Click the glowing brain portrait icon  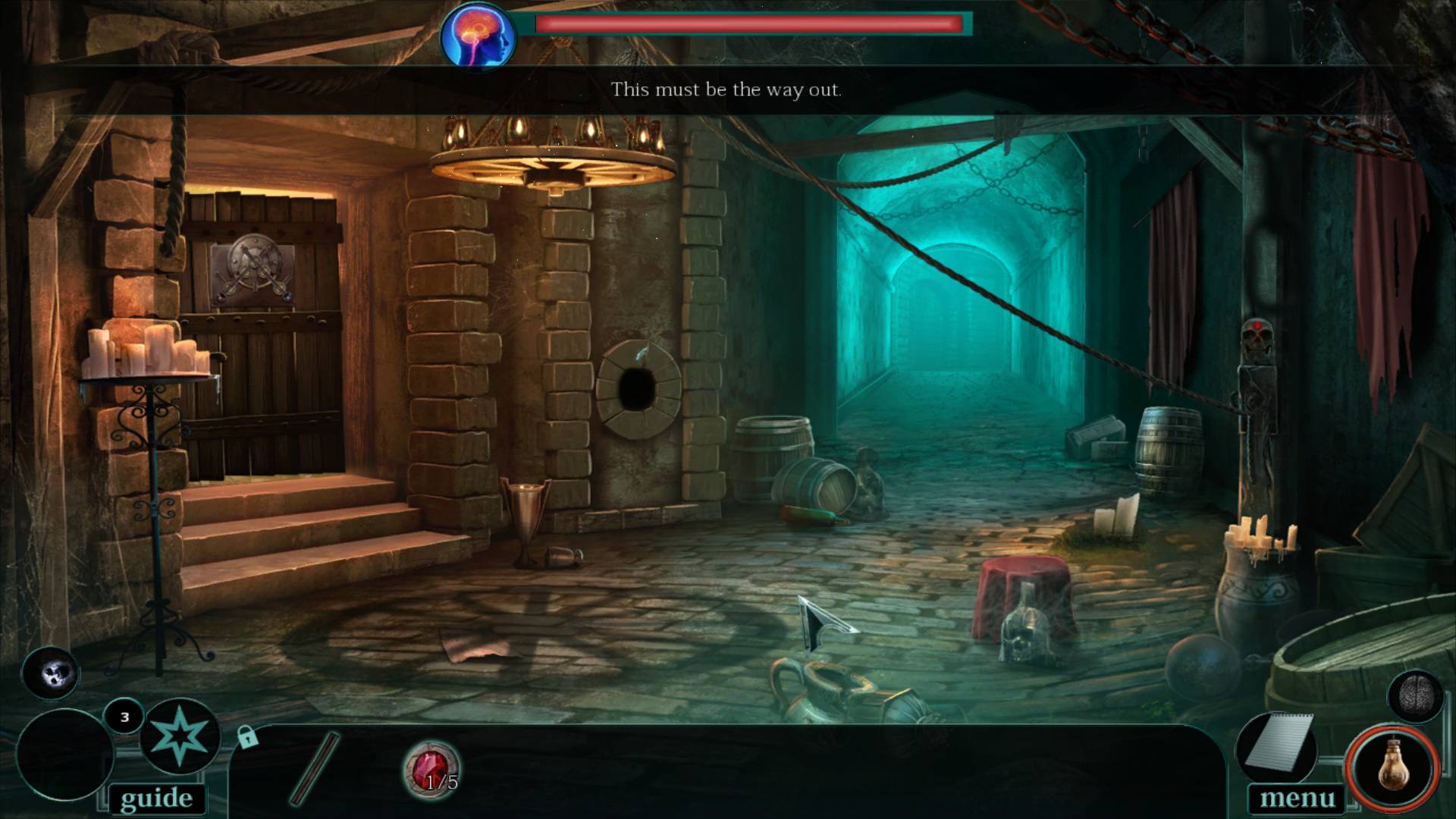(478, 36)
